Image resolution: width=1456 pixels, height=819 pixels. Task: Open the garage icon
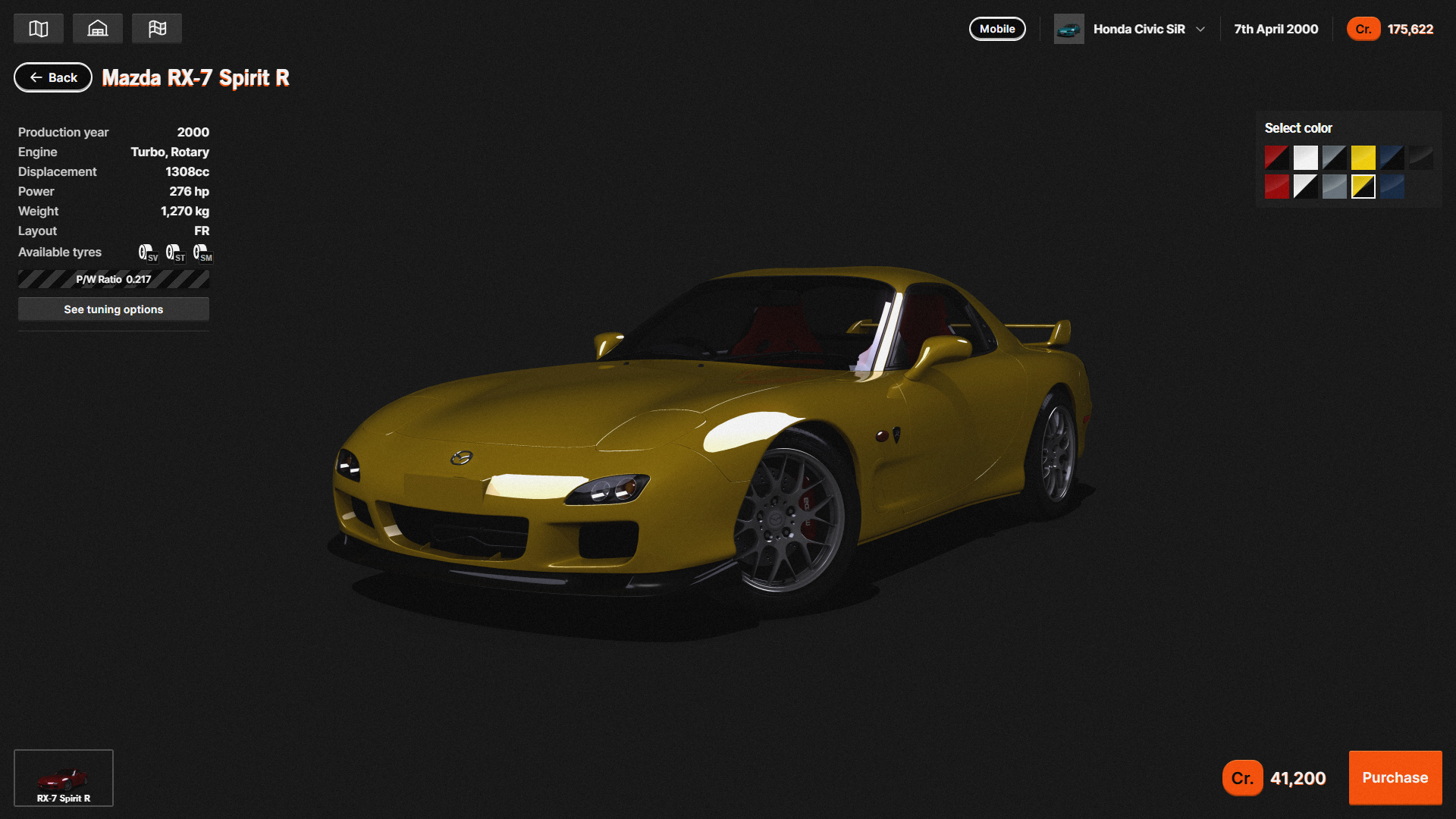pyautogui.click(x=98, y=29)
